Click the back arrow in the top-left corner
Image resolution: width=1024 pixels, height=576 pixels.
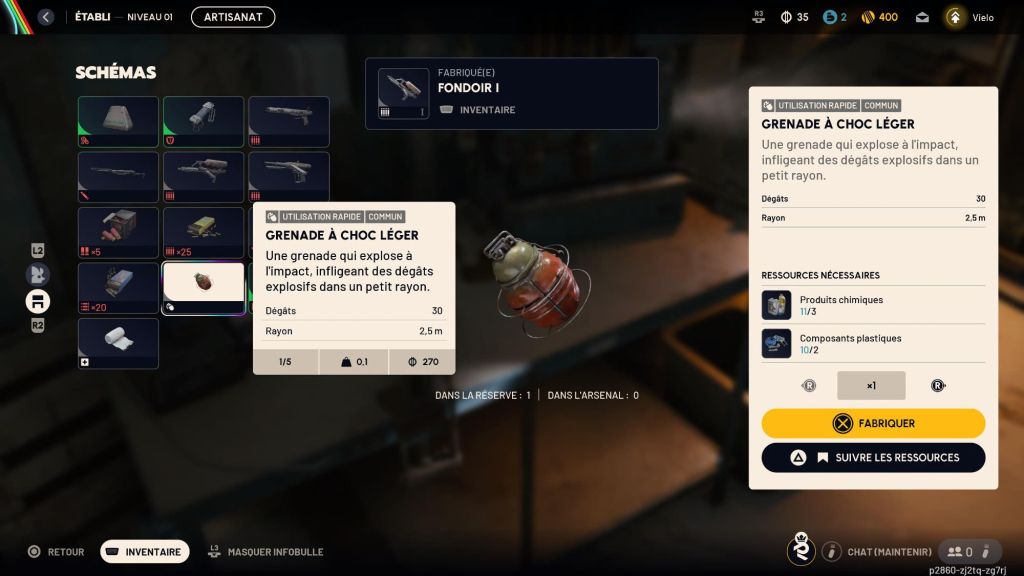point(45,17)
